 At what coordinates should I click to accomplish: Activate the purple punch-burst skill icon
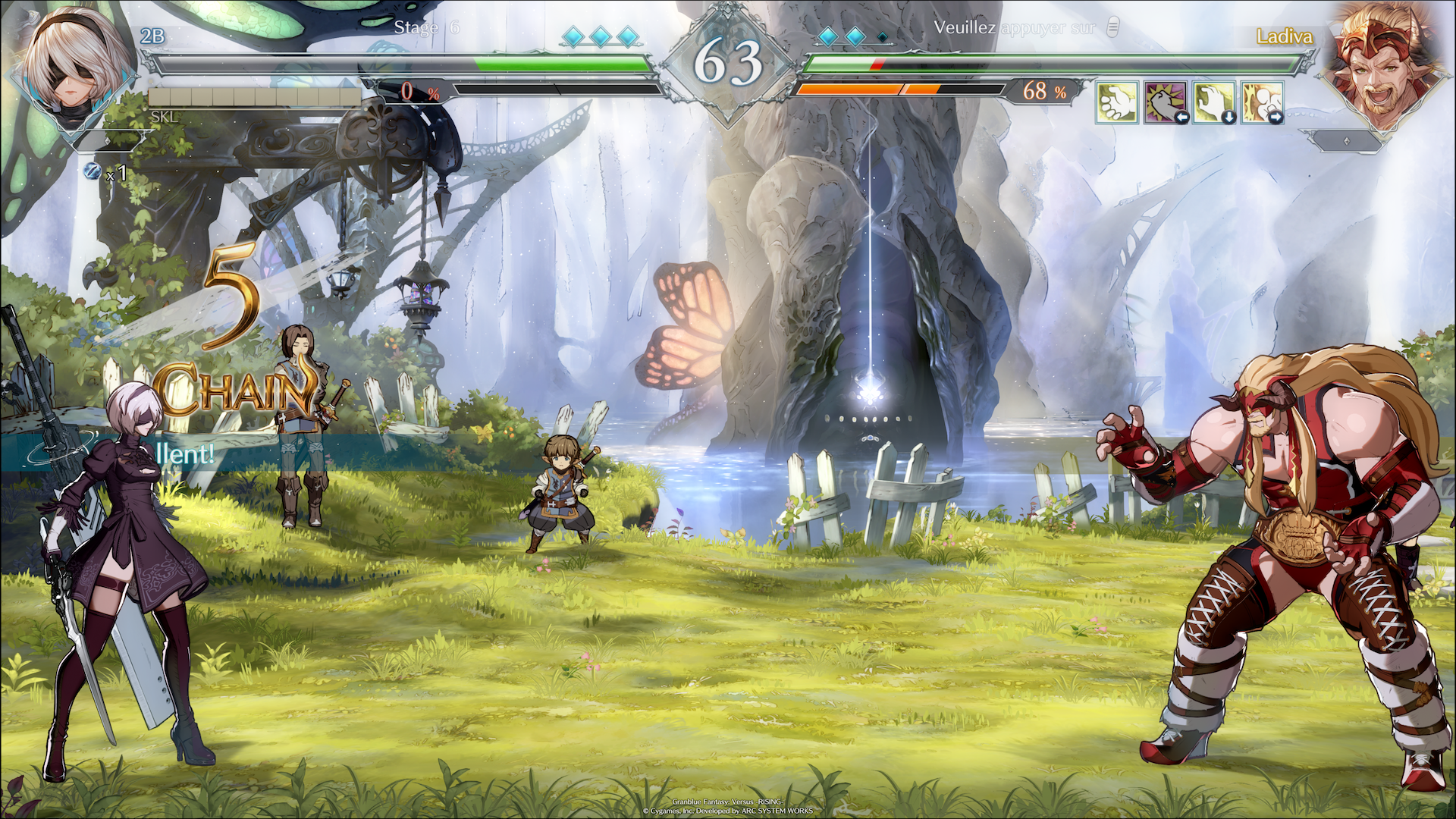tap(1165, 102)
